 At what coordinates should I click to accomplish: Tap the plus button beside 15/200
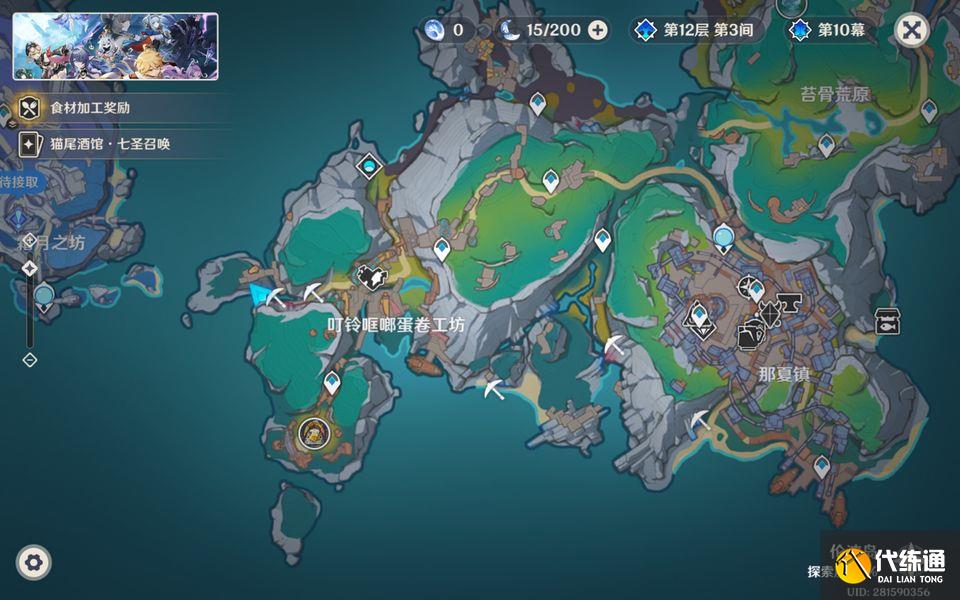coord(598,30)
